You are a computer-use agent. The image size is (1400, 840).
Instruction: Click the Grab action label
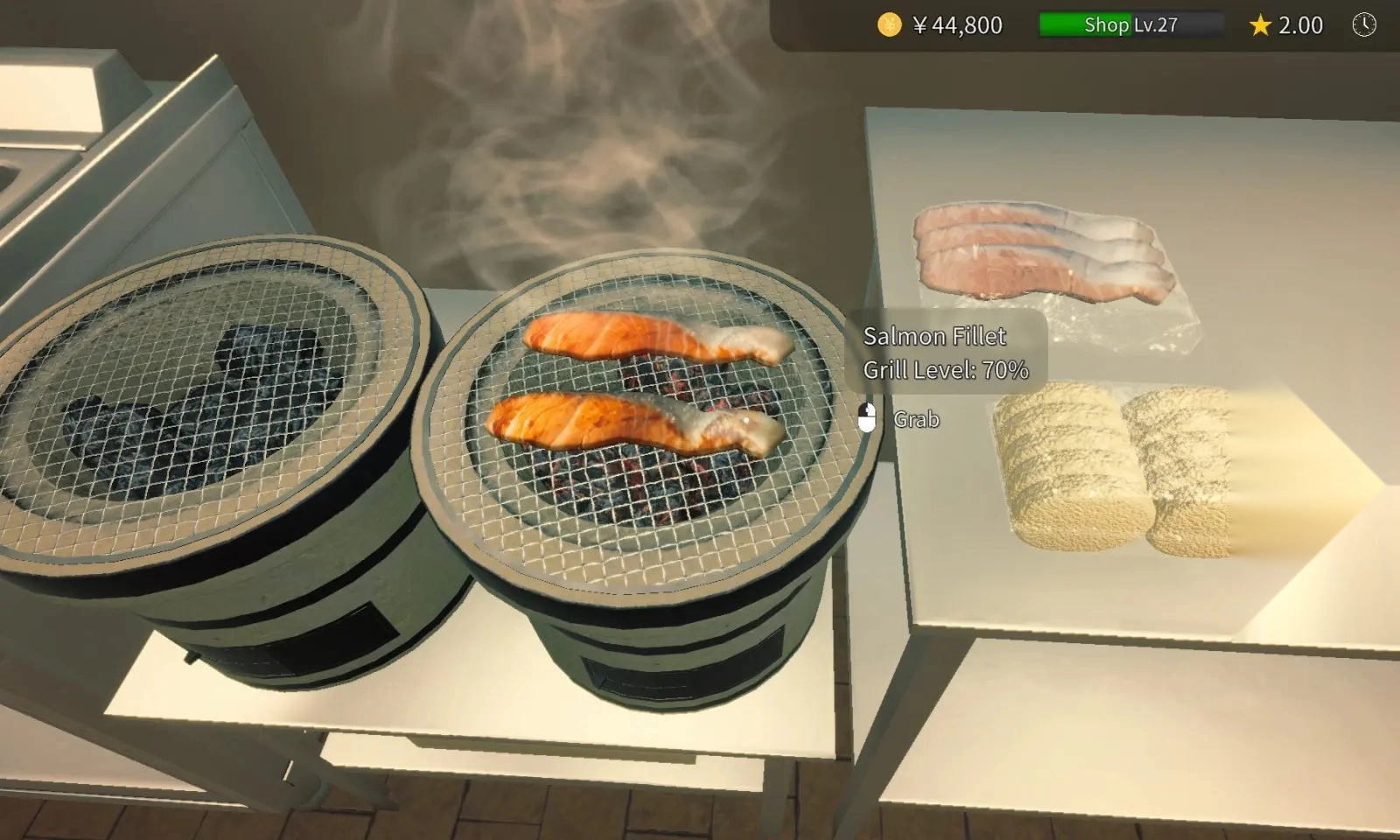click(x=916, y=420)
